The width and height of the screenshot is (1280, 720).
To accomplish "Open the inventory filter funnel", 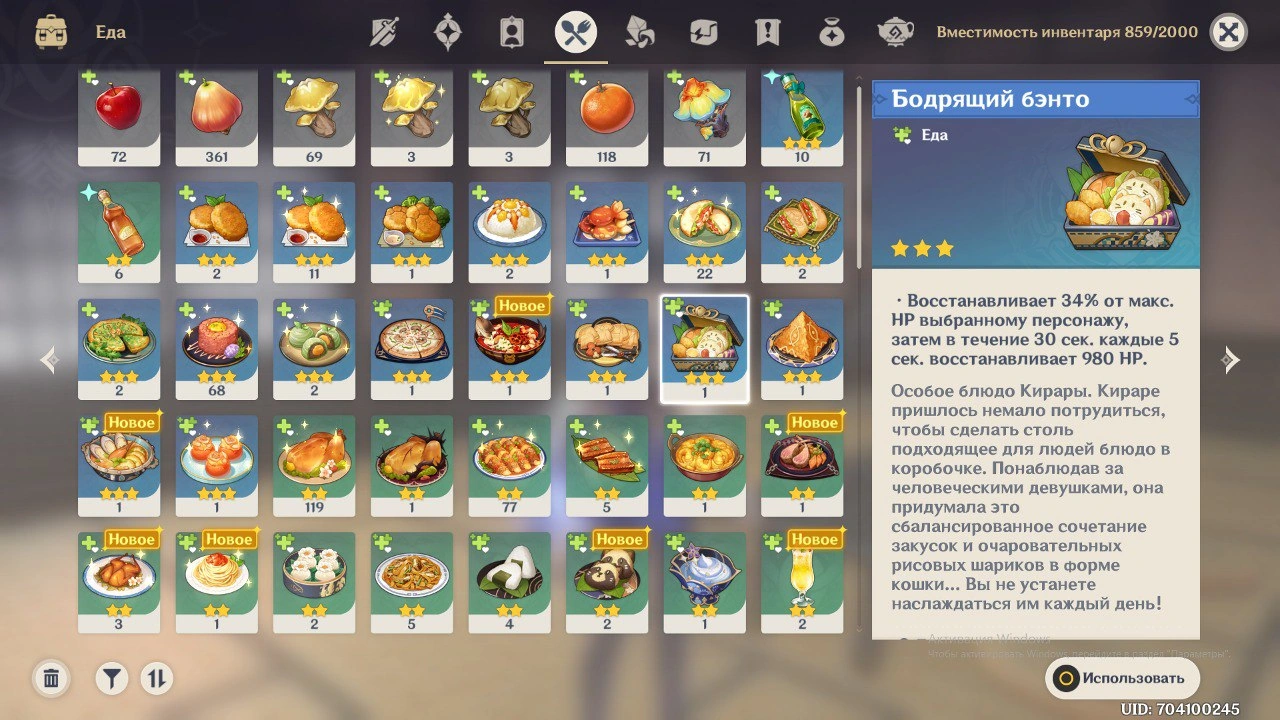I will (112, 679).
